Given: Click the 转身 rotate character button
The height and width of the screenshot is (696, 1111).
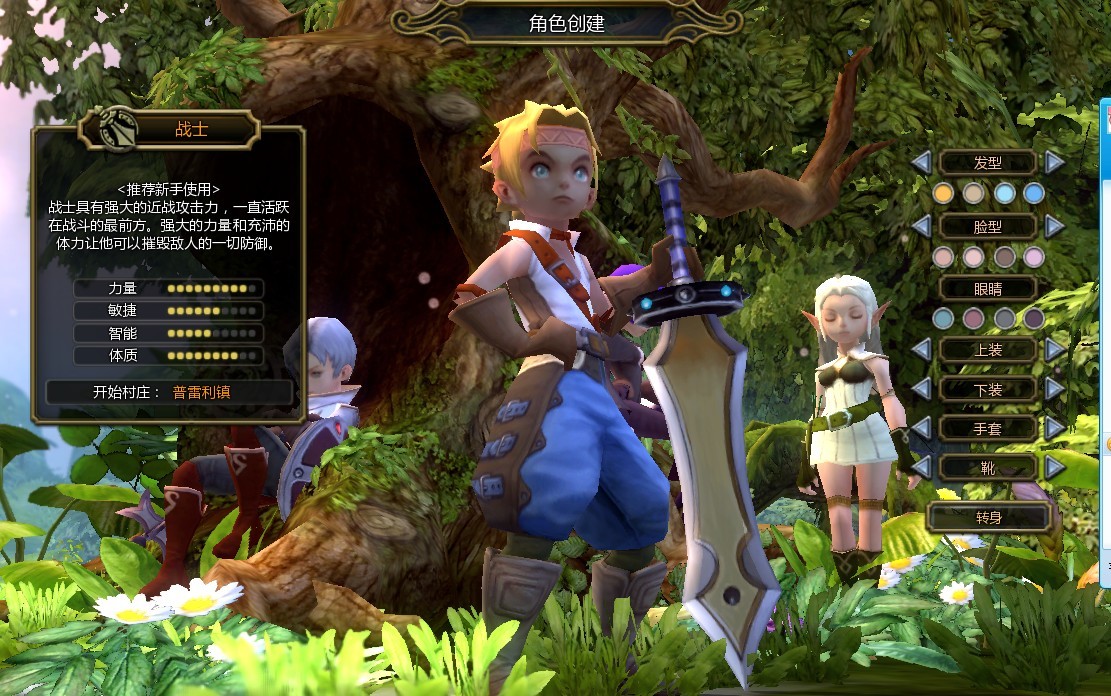Looking at the screenshot, I should [988, 517].
